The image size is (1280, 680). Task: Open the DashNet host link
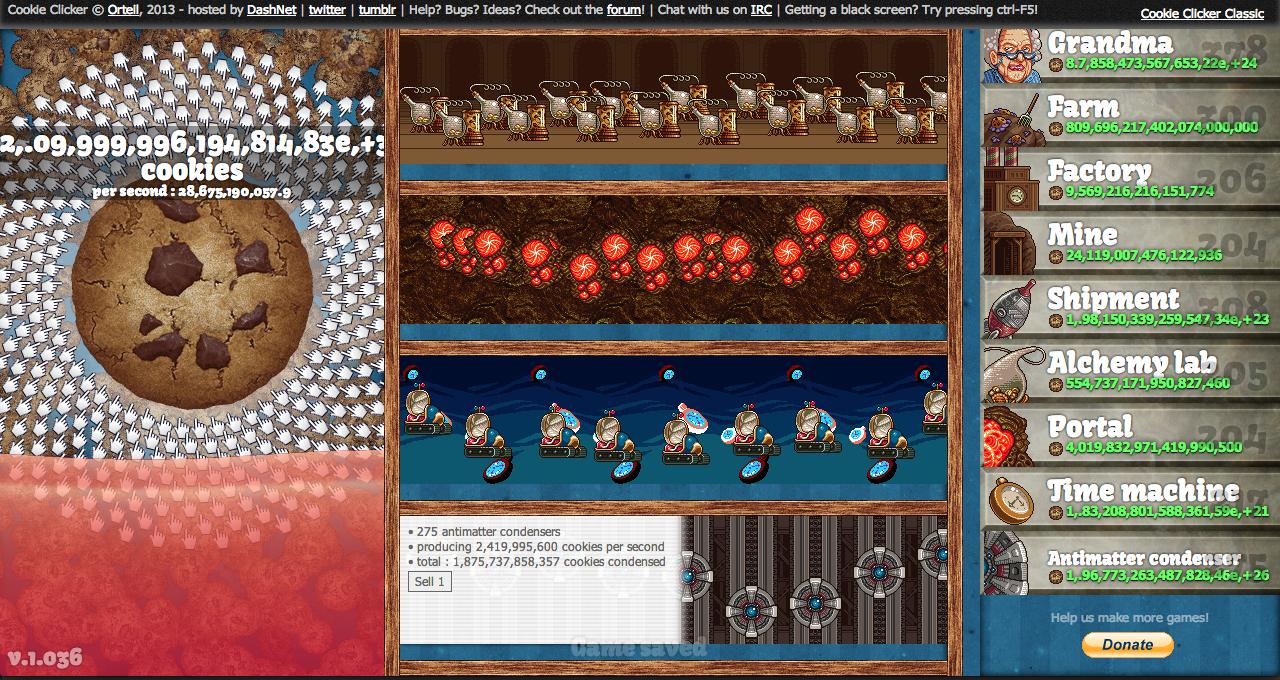tap(271, 10)
